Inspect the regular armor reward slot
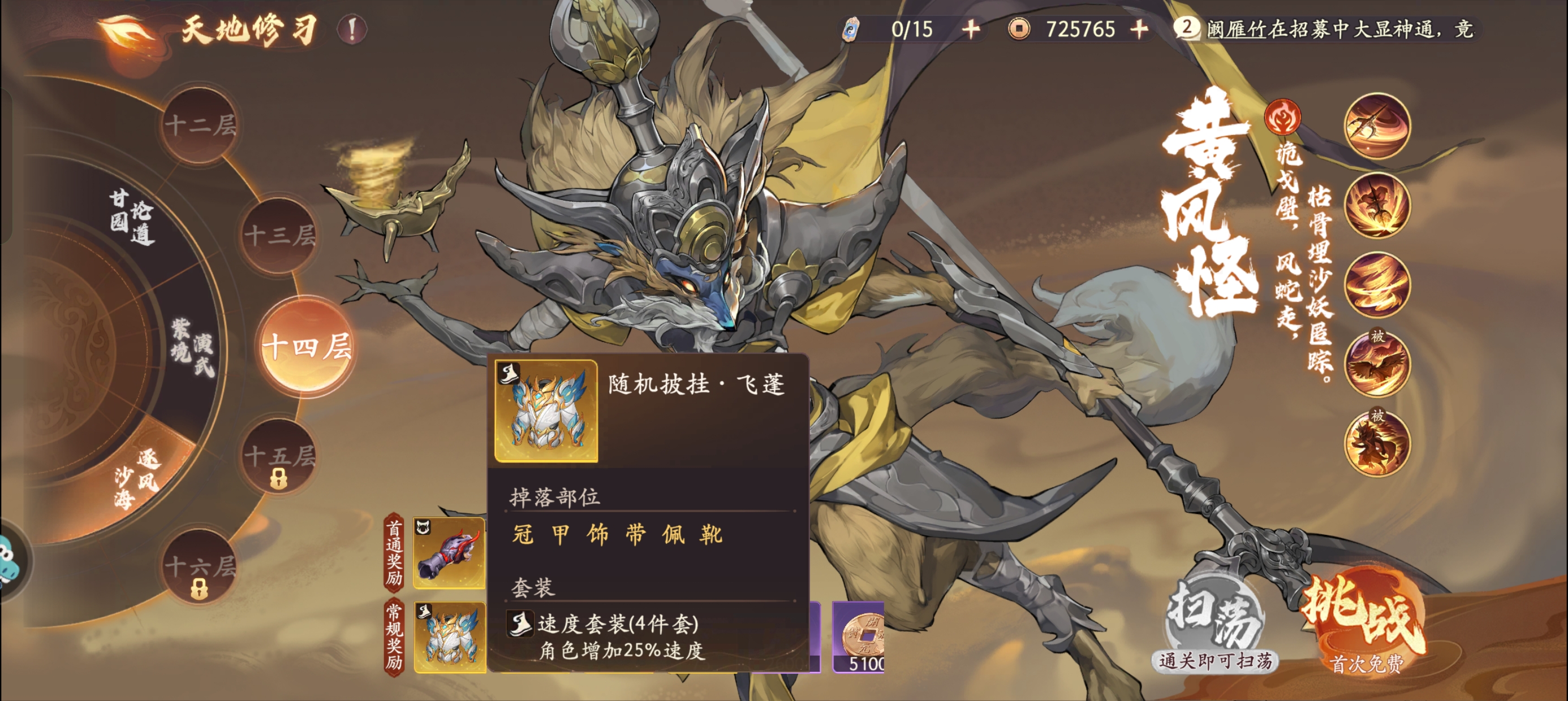 point(449,637)
